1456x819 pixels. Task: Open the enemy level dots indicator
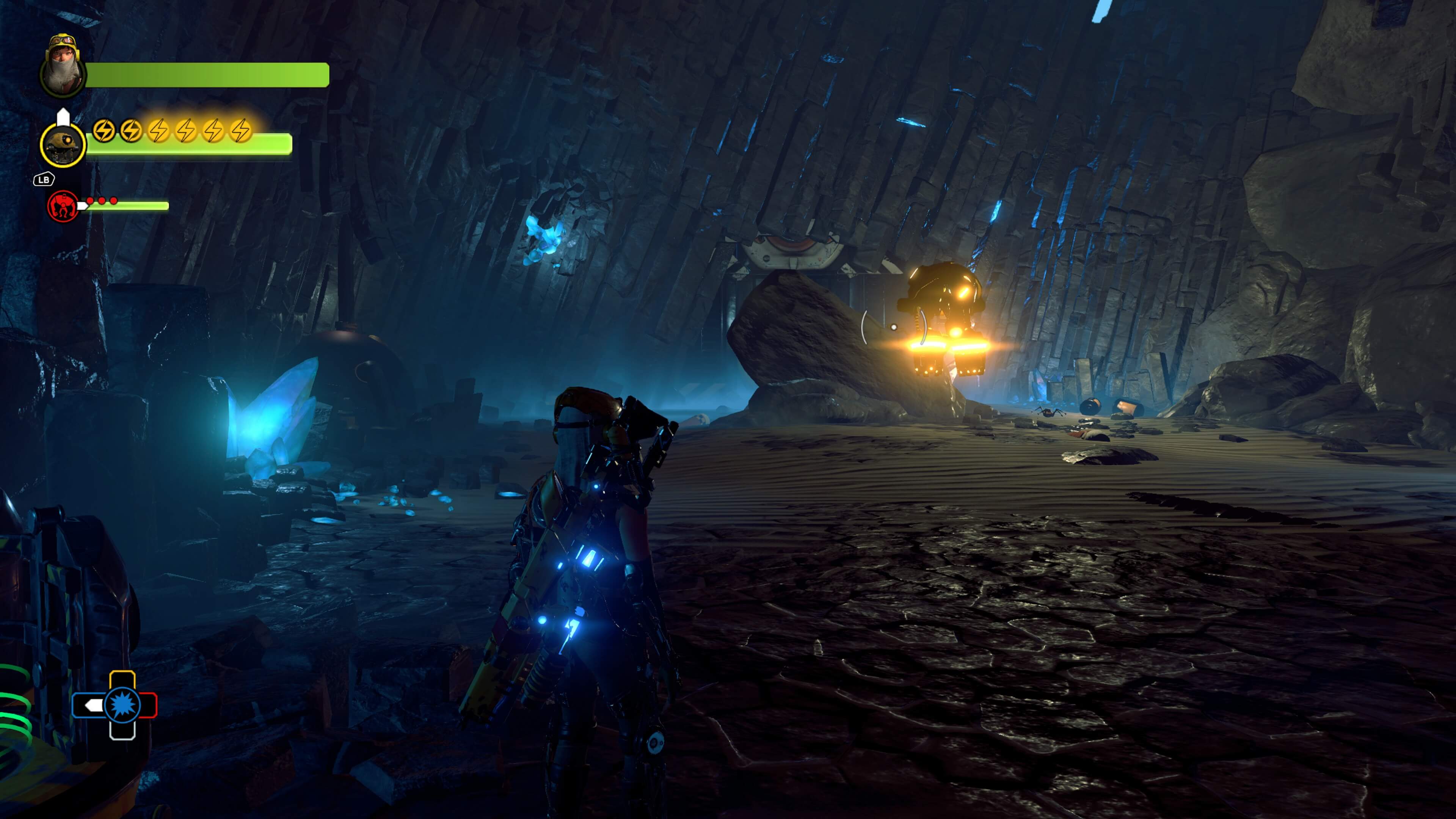tap(102, 201)
